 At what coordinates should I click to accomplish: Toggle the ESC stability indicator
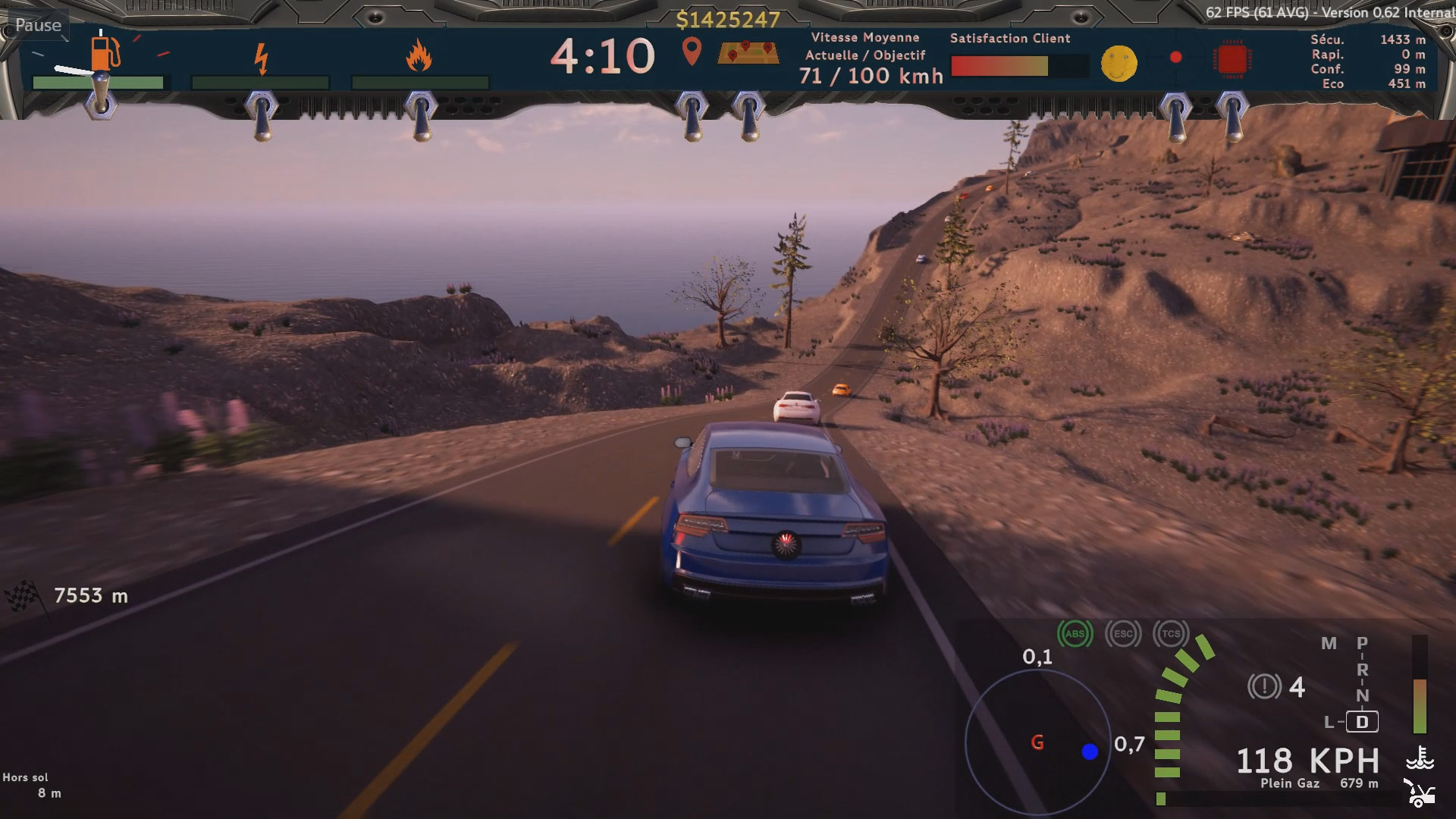1123,634
